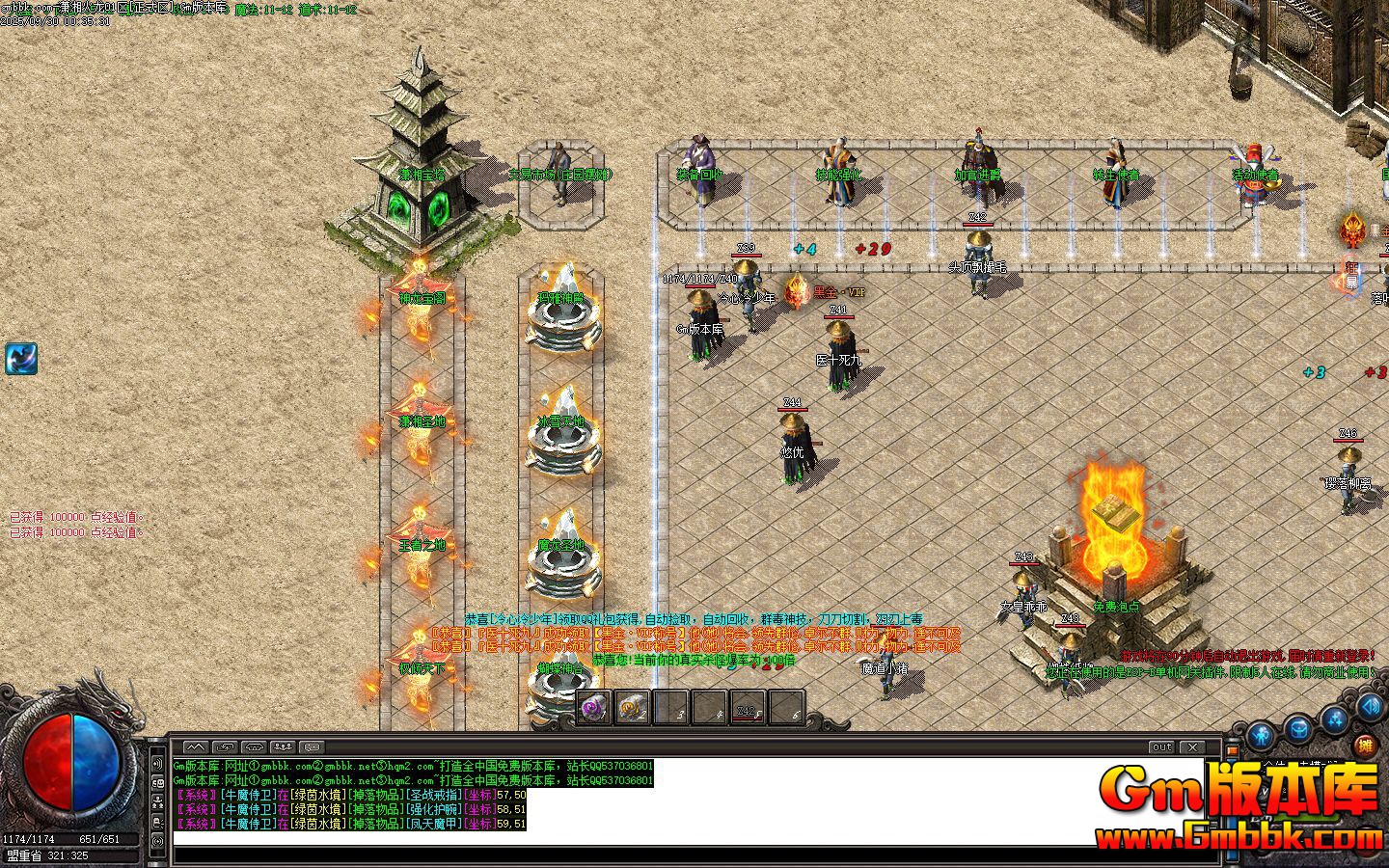The image size is (1389, 868).
Task: Select the golden potion in quickslot 2
Action: (x=633, y=707)
